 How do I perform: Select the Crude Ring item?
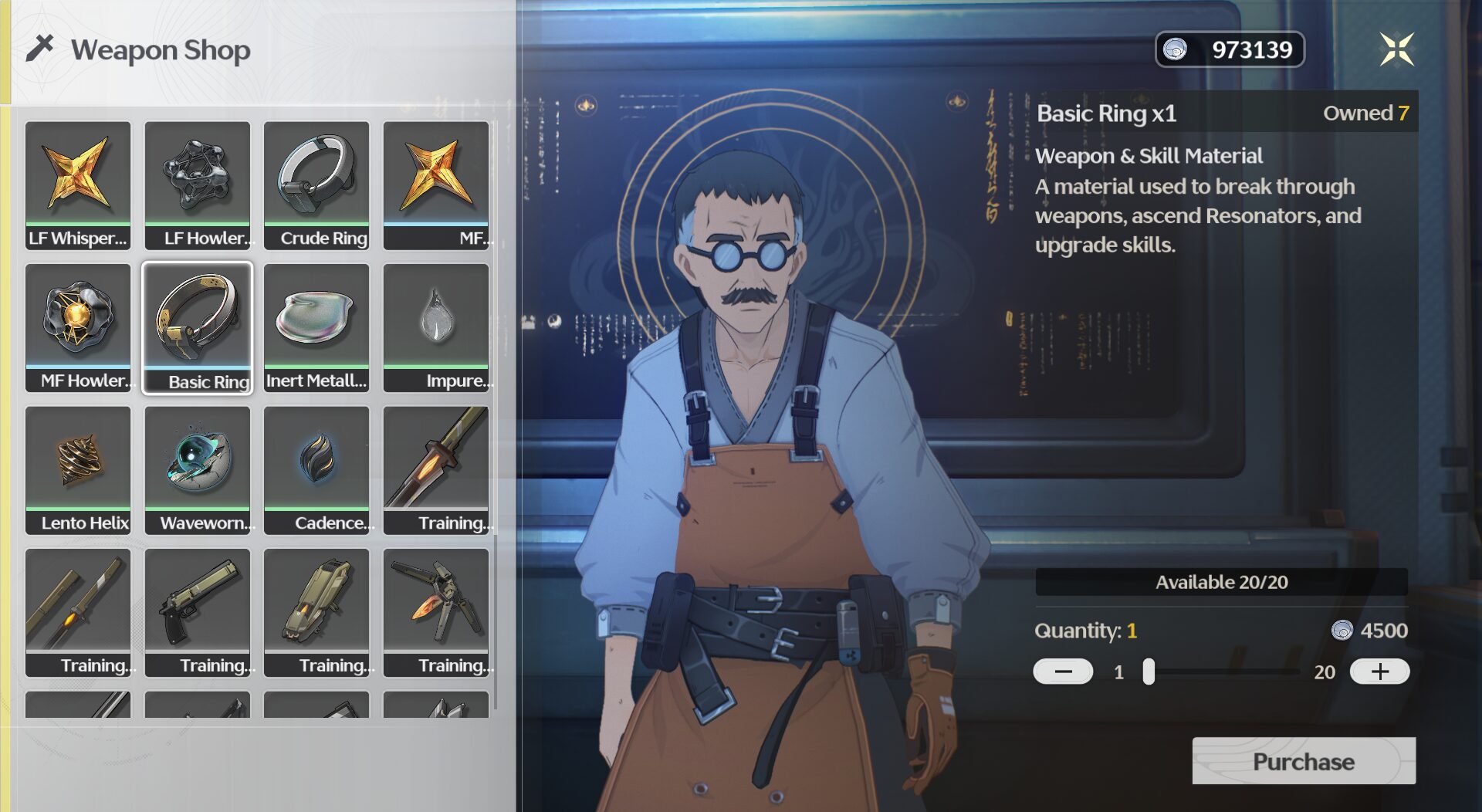[x=316, y=184]
